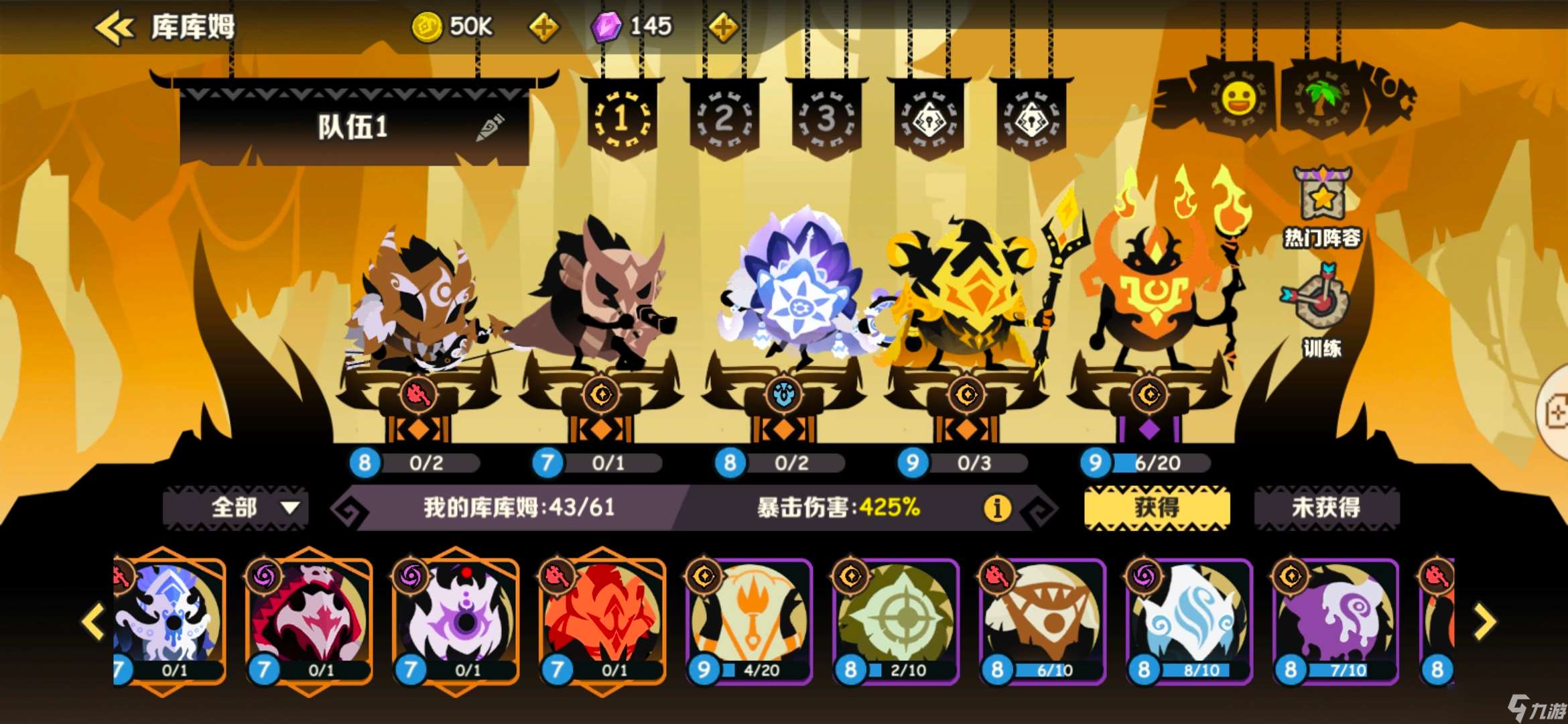Switch to the 未获得 unobtained tab
1568x724 pixels.
tap(1326, 507)
